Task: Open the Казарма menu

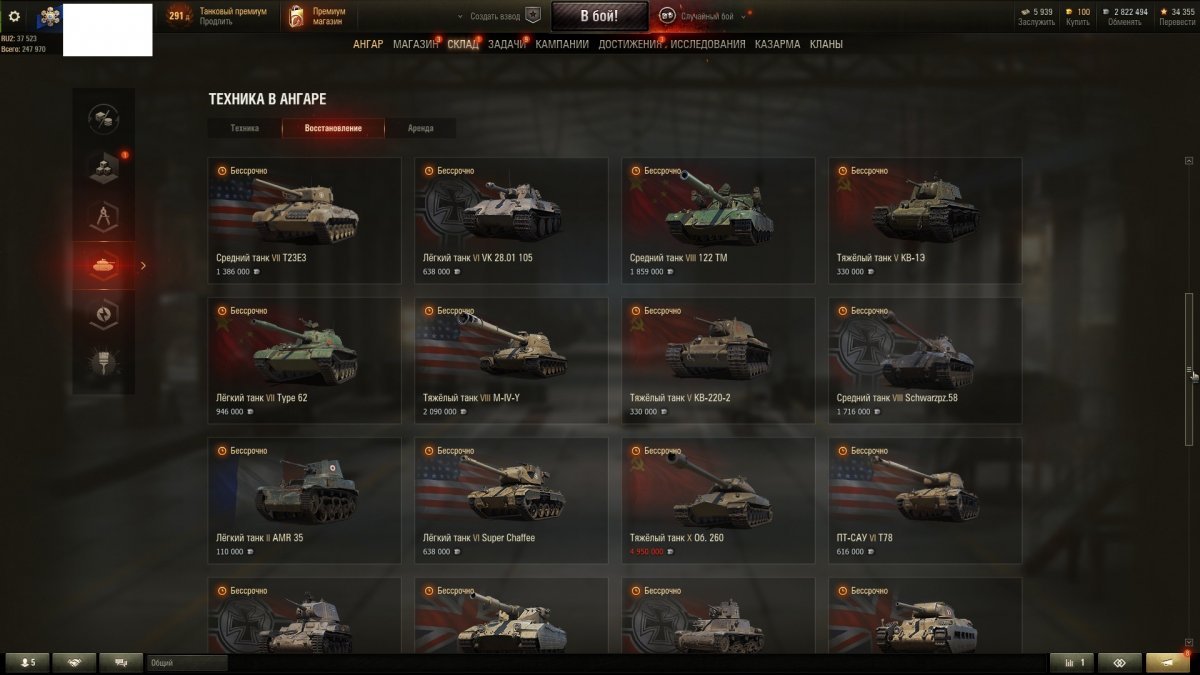Action: click(x=777, y=44)
